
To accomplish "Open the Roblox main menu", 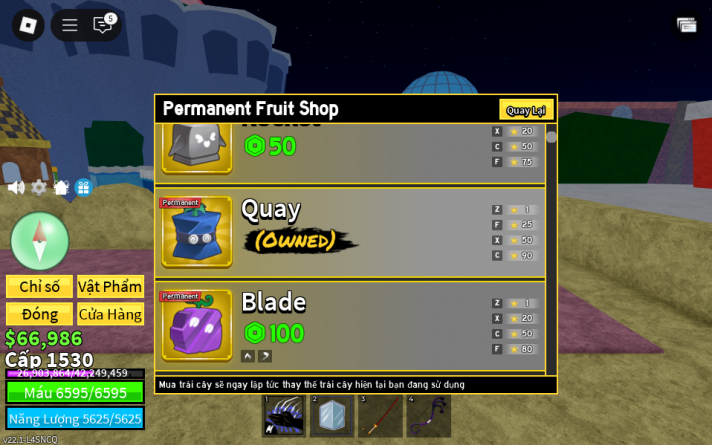I will [x=28, y=25].
